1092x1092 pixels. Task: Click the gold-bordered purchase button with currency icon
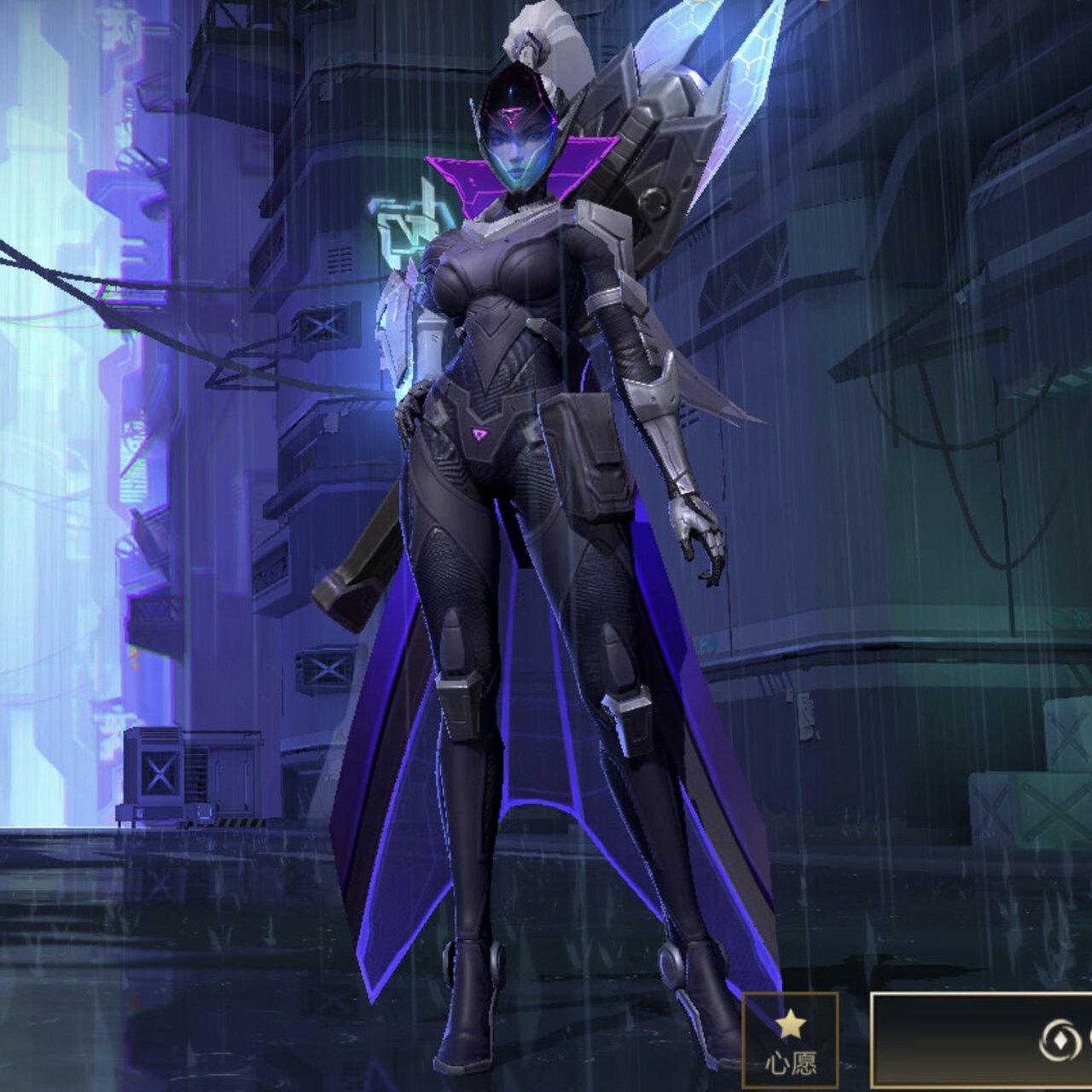tap(983, 1040)
